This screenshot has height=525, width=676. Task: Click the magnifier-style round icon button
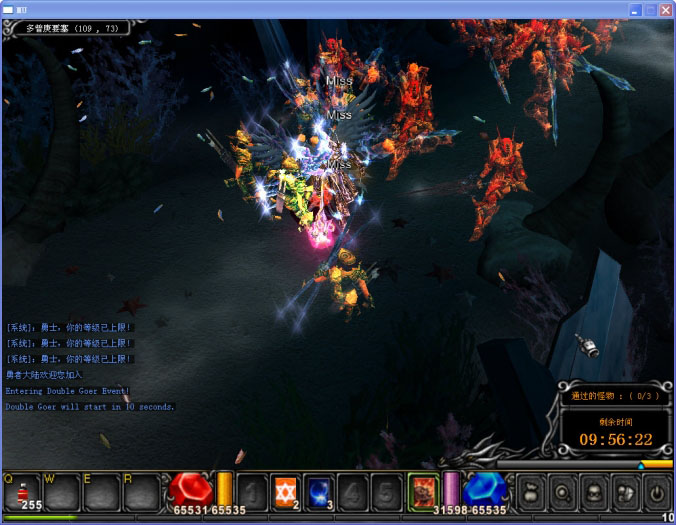click(563, 492)
